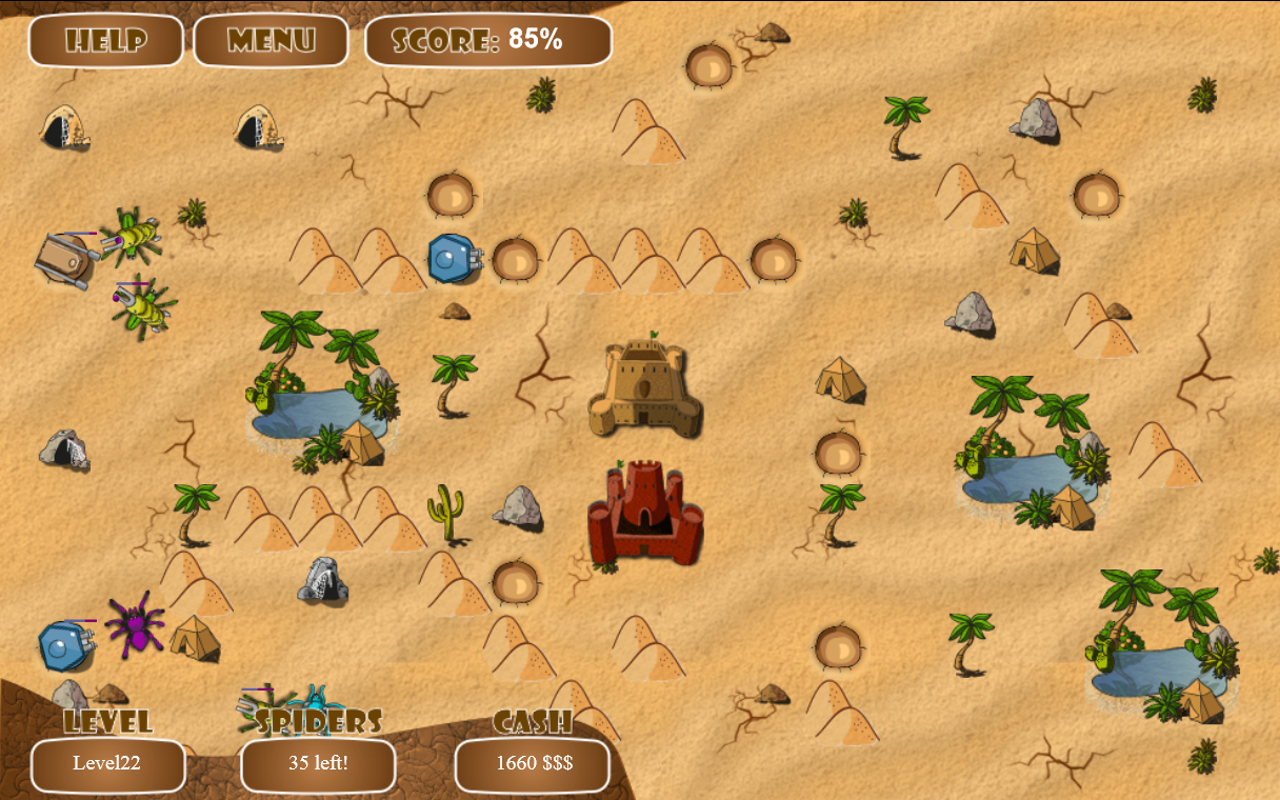Click the SCORE 85% display
Viewport: 1280px width, 800px height.
coord(488,39)
